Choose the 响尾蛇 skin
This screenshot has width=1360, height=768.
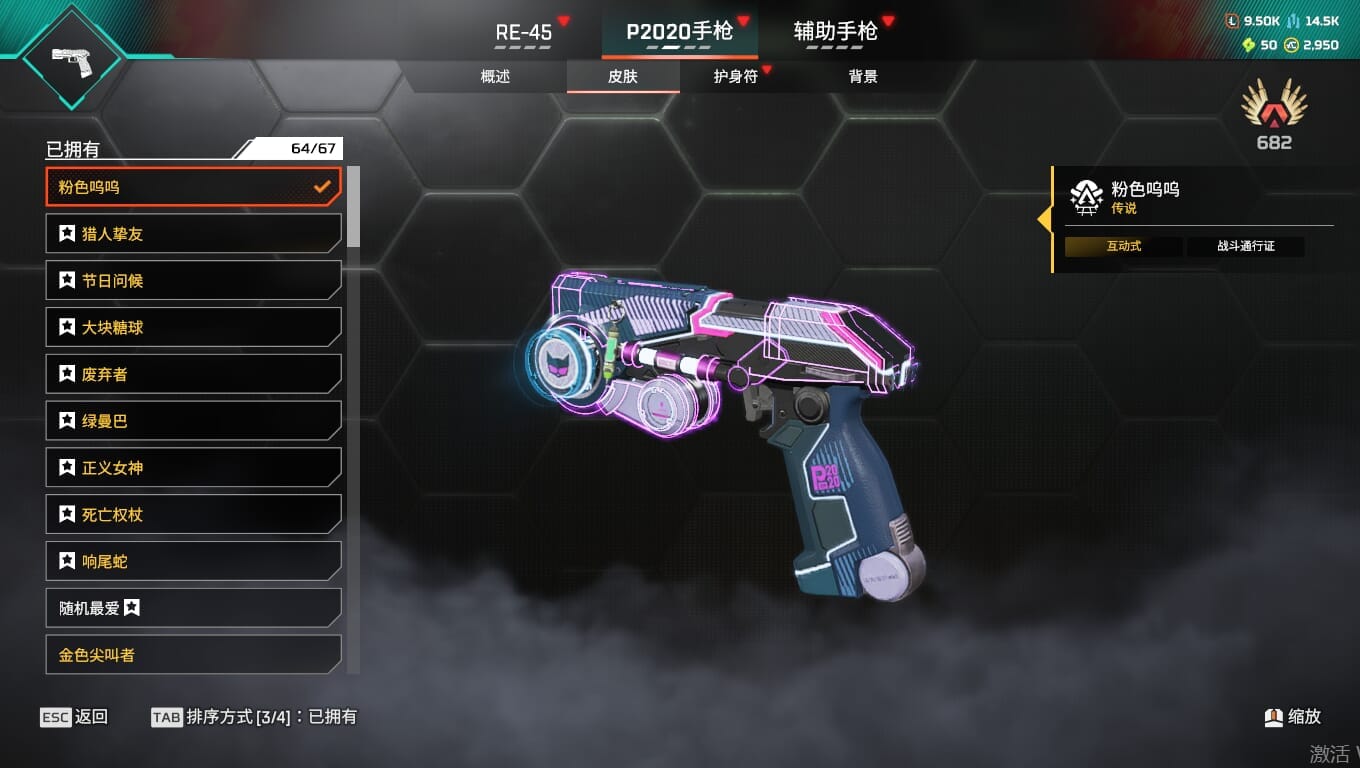[194, 561]
